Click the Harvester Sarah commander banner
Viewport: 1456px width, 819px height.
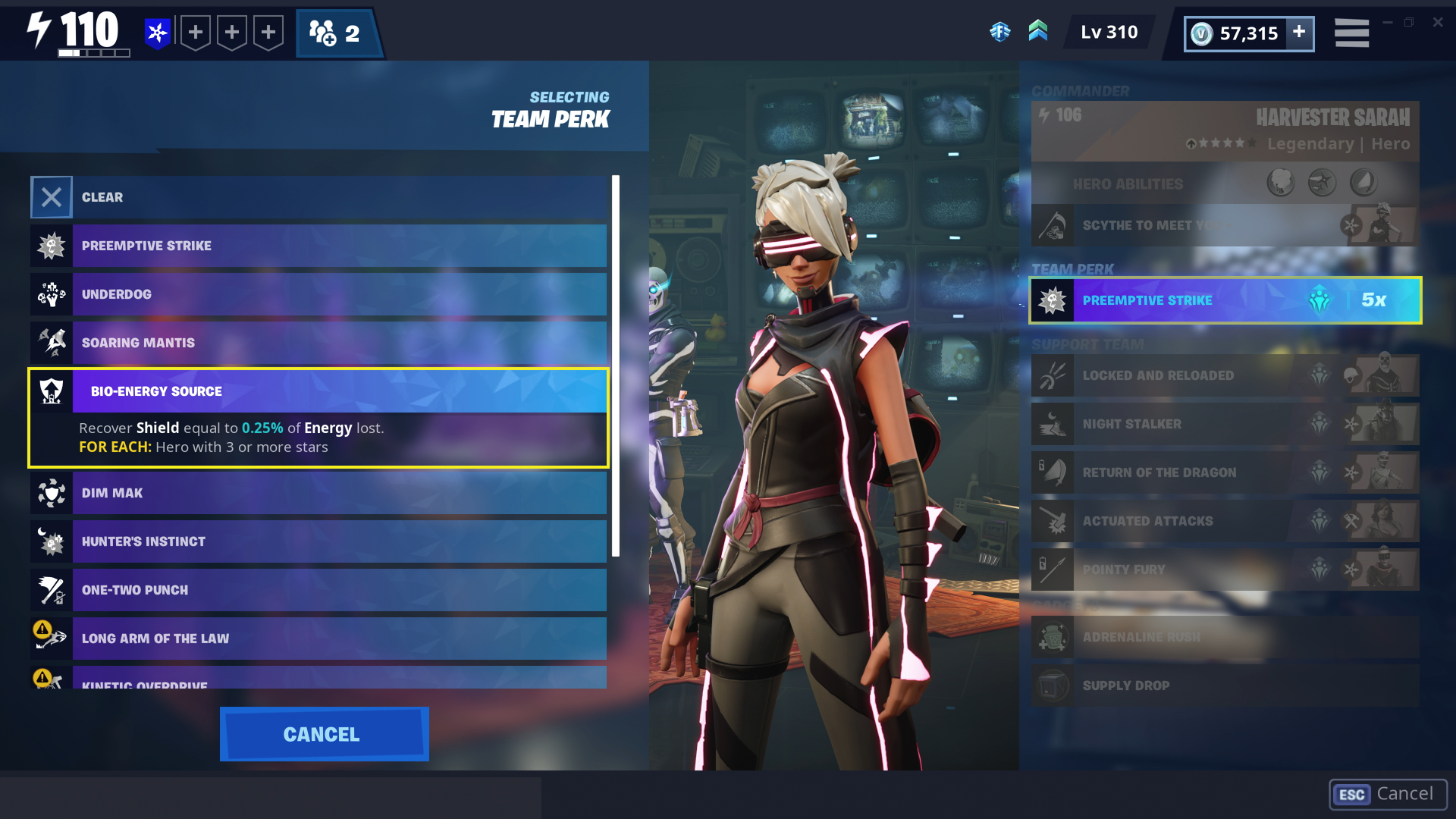[1224, 130]
